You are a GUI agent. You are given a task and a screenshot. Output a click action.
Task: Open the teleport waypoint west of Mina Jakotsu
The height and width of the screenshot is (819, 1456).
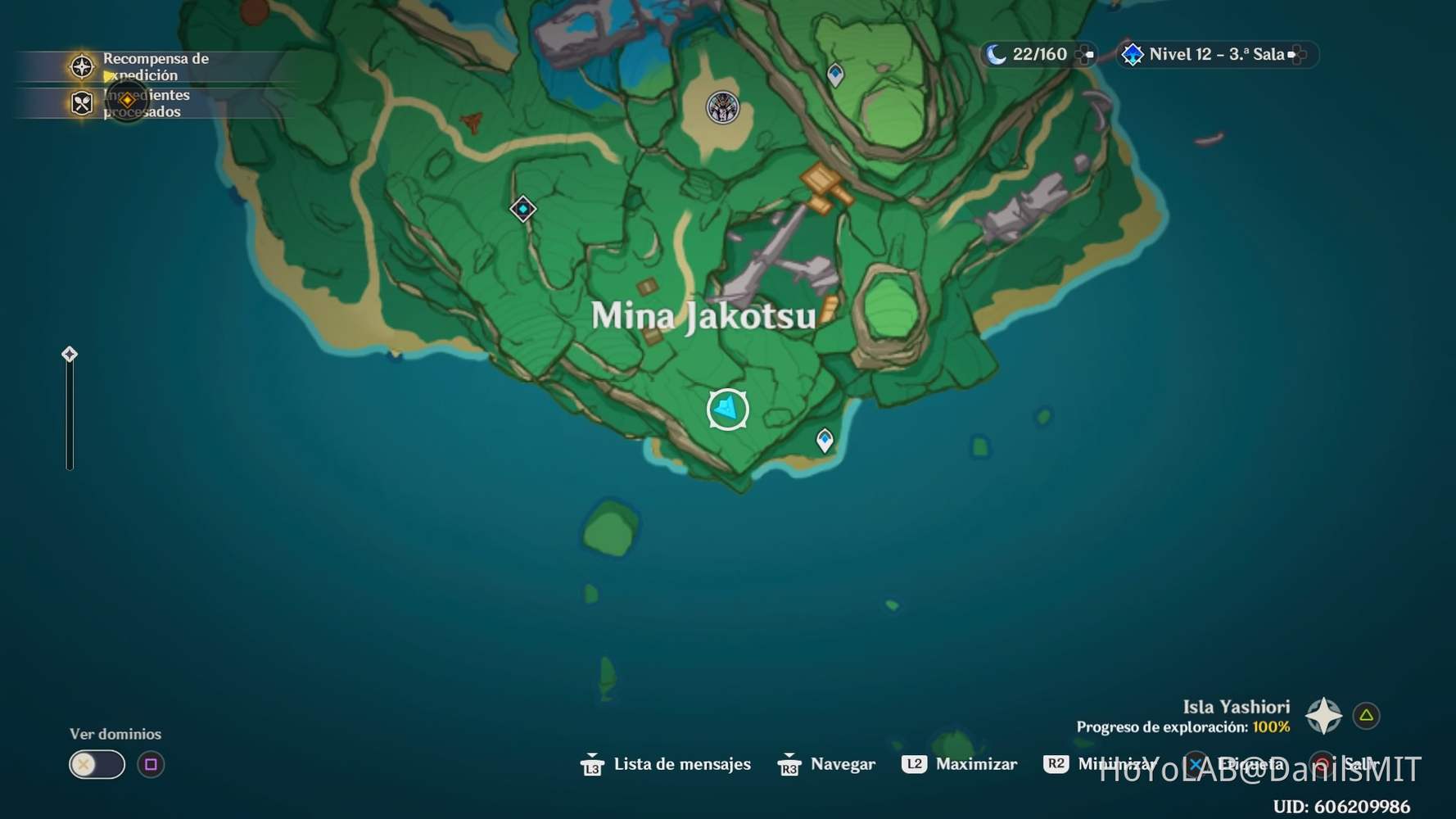click(522, 209)
